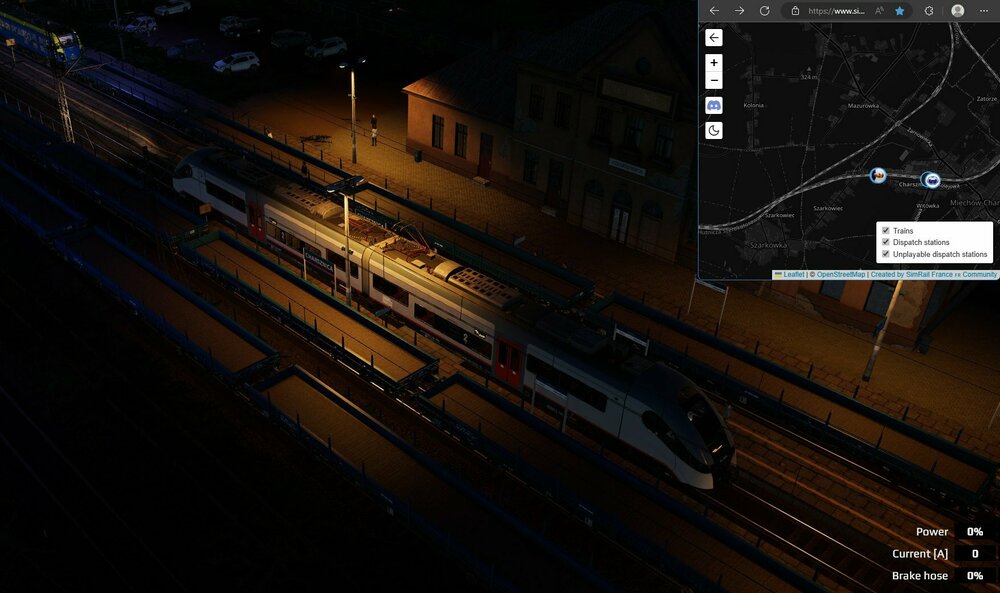Select the dispatch station marker at Charsznica

coord(932,180)
